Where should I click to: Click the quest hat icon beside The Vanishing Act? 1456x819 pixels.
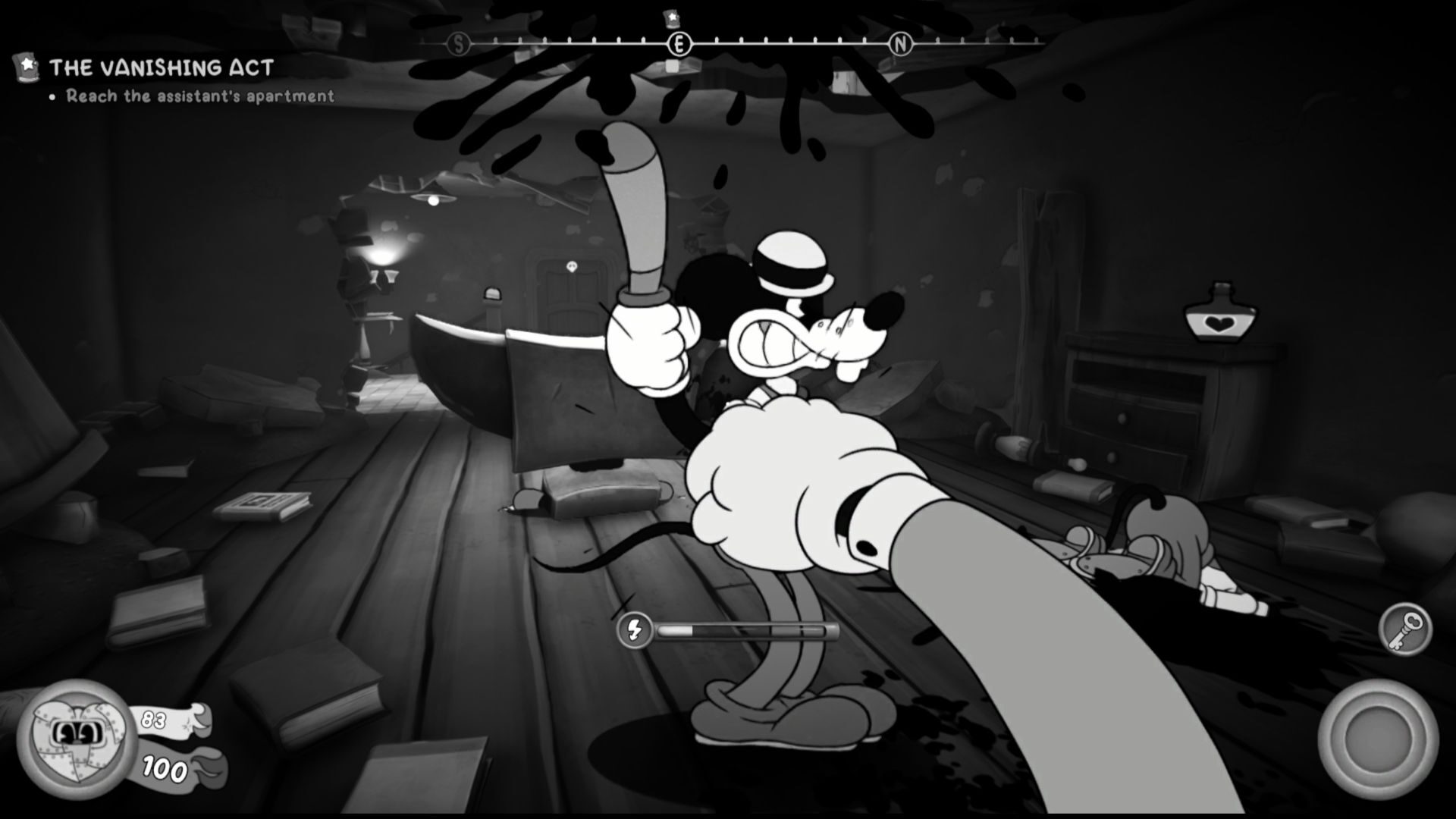tap(25, 67)
